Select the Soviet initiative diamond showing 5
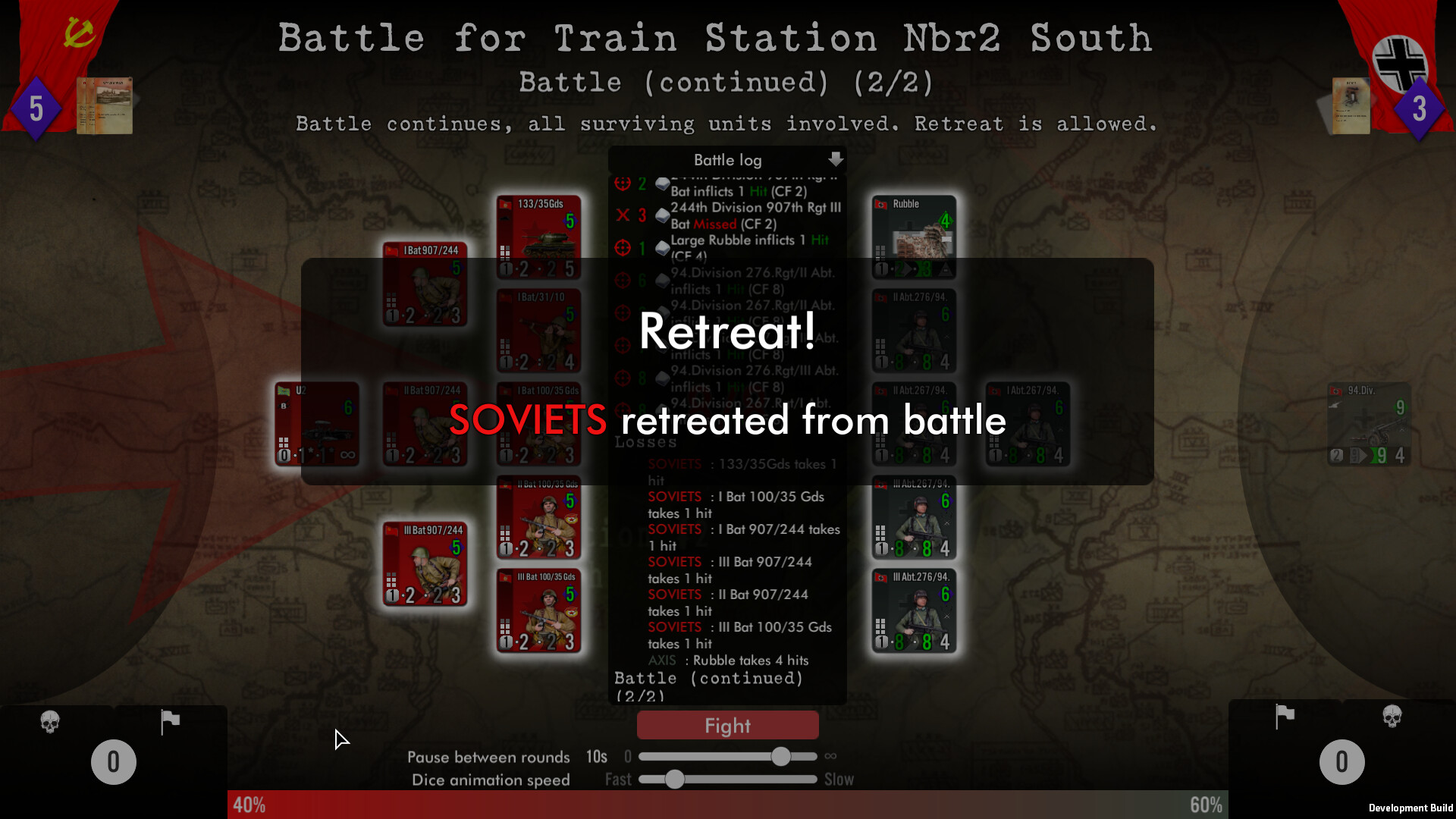Screen dimensions: 1456x819 pyautogui.click(x=36, y=108)
